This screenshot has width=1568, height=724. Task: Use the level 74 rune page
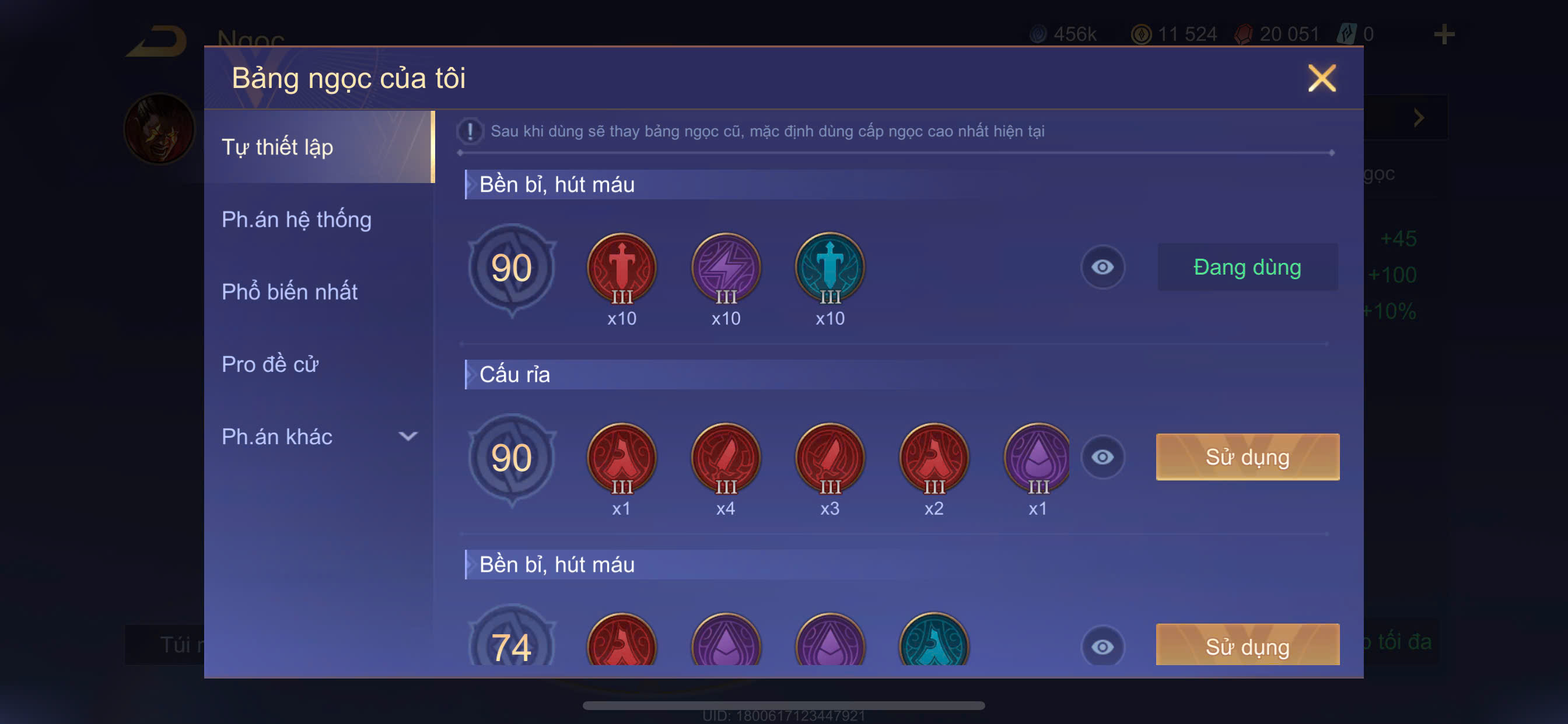(x=1247, y=645)
